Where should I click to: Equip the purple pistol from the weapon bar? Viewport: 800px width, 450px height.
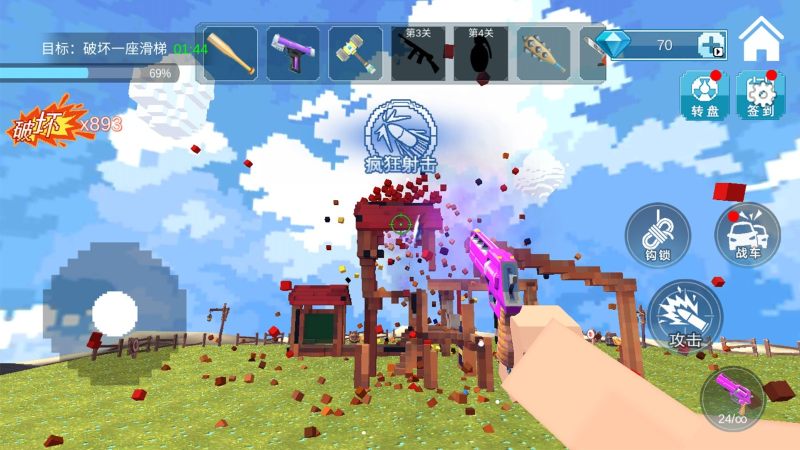click(x=293, y=53)
